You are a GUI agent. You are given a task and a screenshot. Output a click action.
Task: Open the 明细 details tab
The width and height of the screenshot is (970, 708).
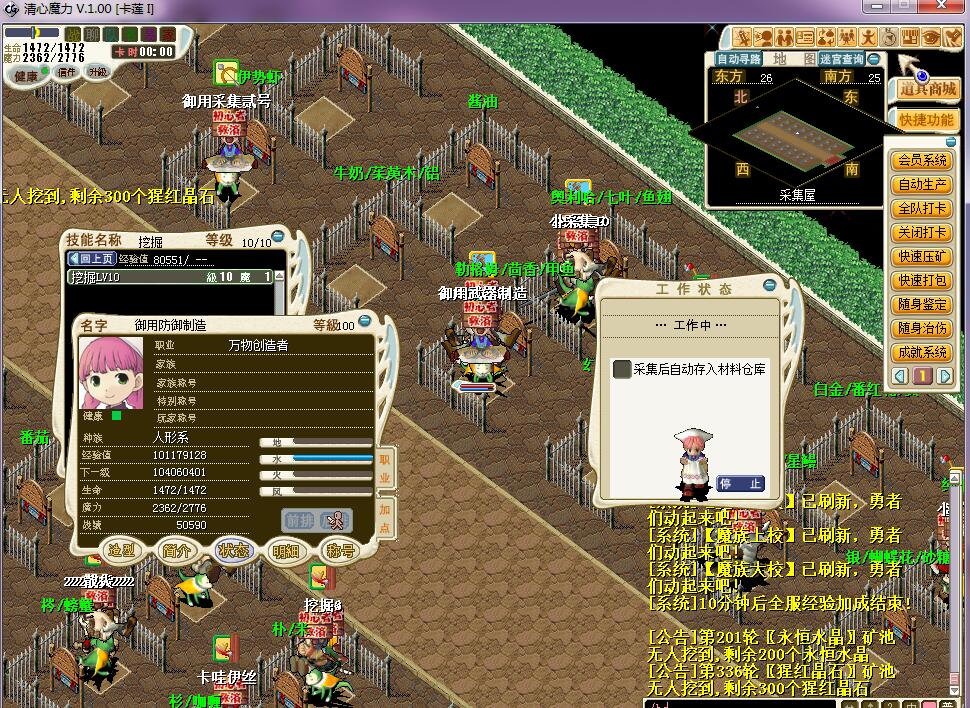point(286,550)
